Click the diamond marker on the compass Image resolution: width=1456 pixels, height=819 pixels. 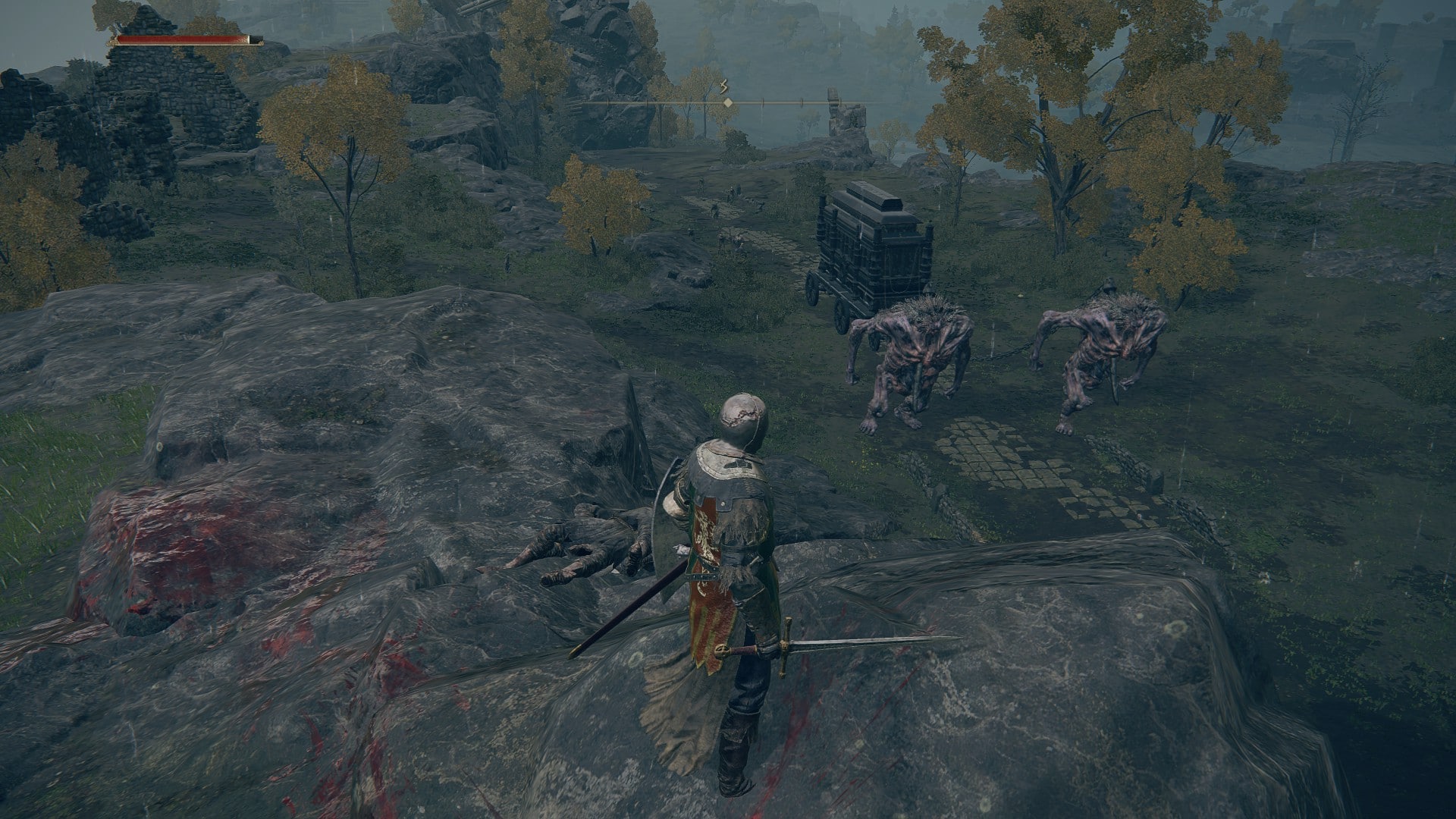pyautogui.click(x=727, y=102)
